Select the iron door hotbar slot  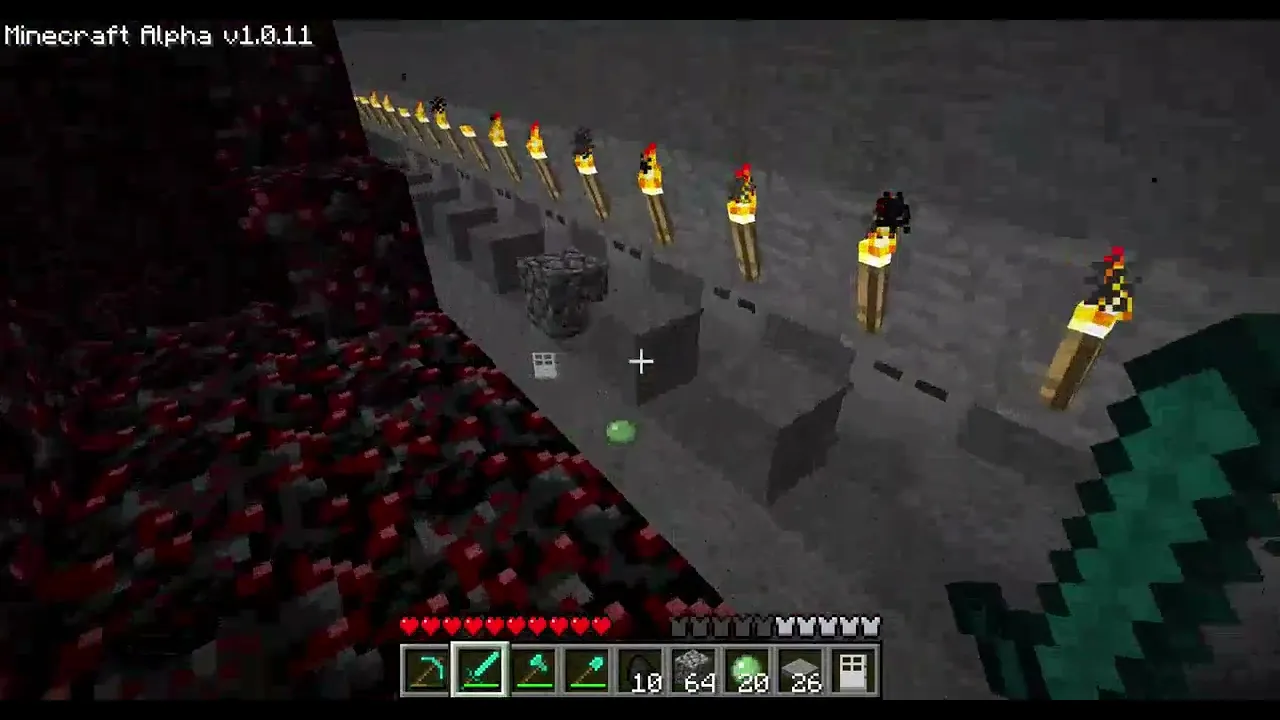tap(855, 669)
